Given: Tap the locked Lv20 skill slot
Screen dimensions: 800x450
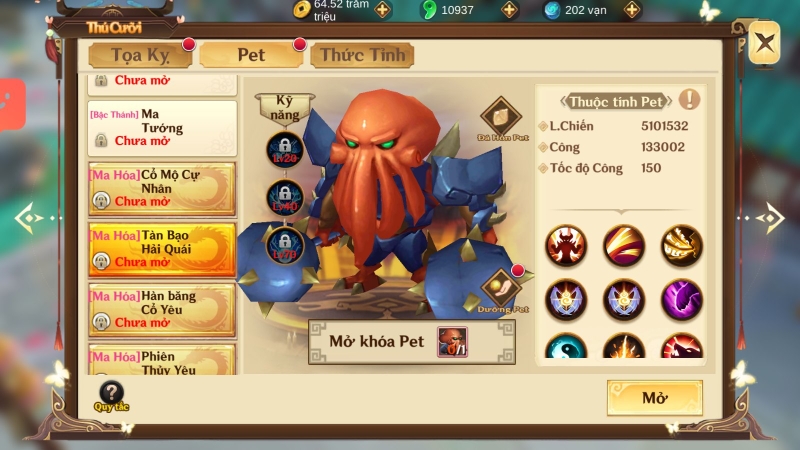Looking at the screenshot, I should click(284, 150).
